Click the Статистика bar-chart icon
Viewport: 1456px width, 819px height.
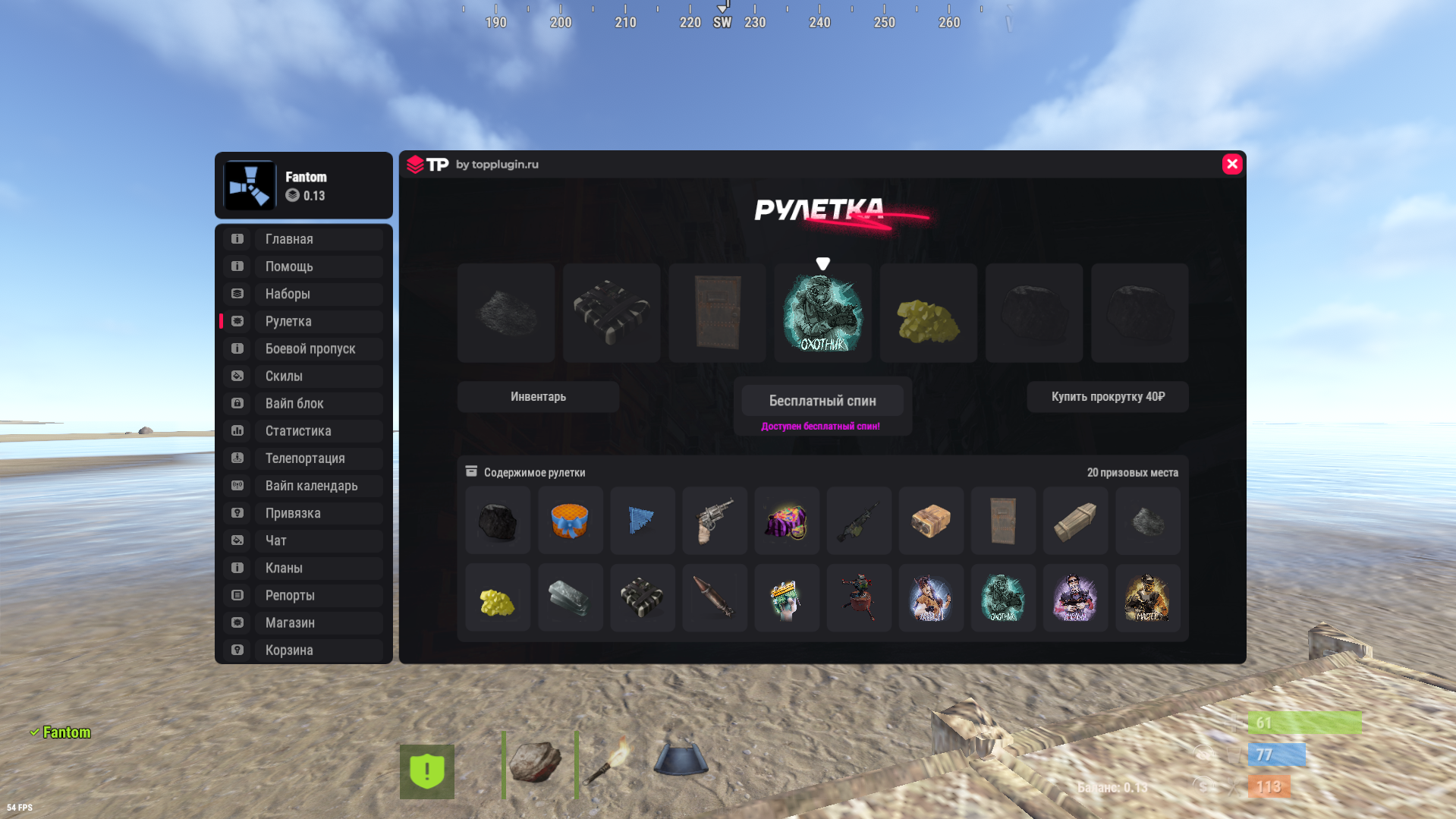click(x=236, y=430)
